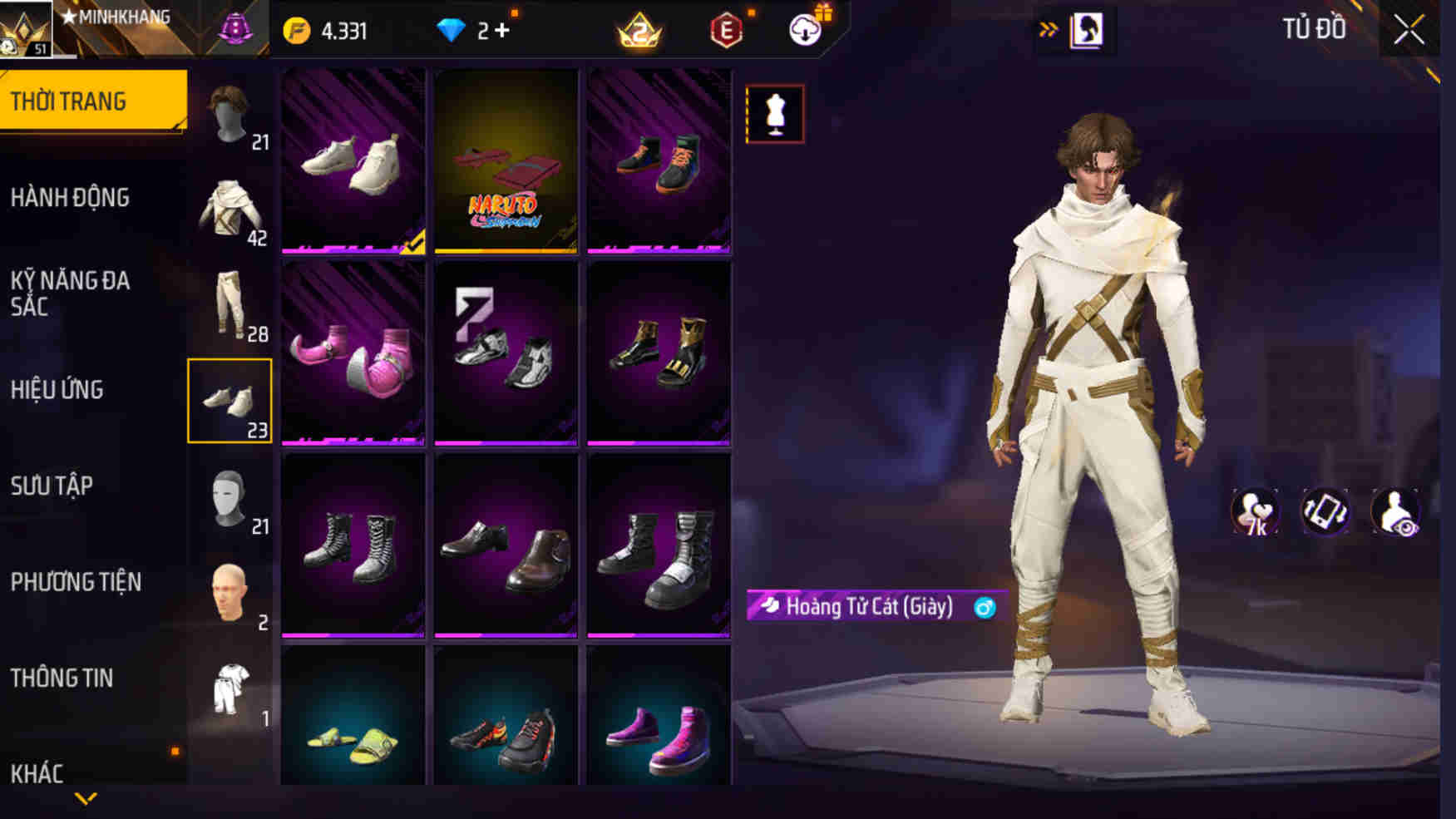Toggle the character view eye icon
Image resolution: width=1456 pixels, height=819 pixels.
(x=1395, y=512)
